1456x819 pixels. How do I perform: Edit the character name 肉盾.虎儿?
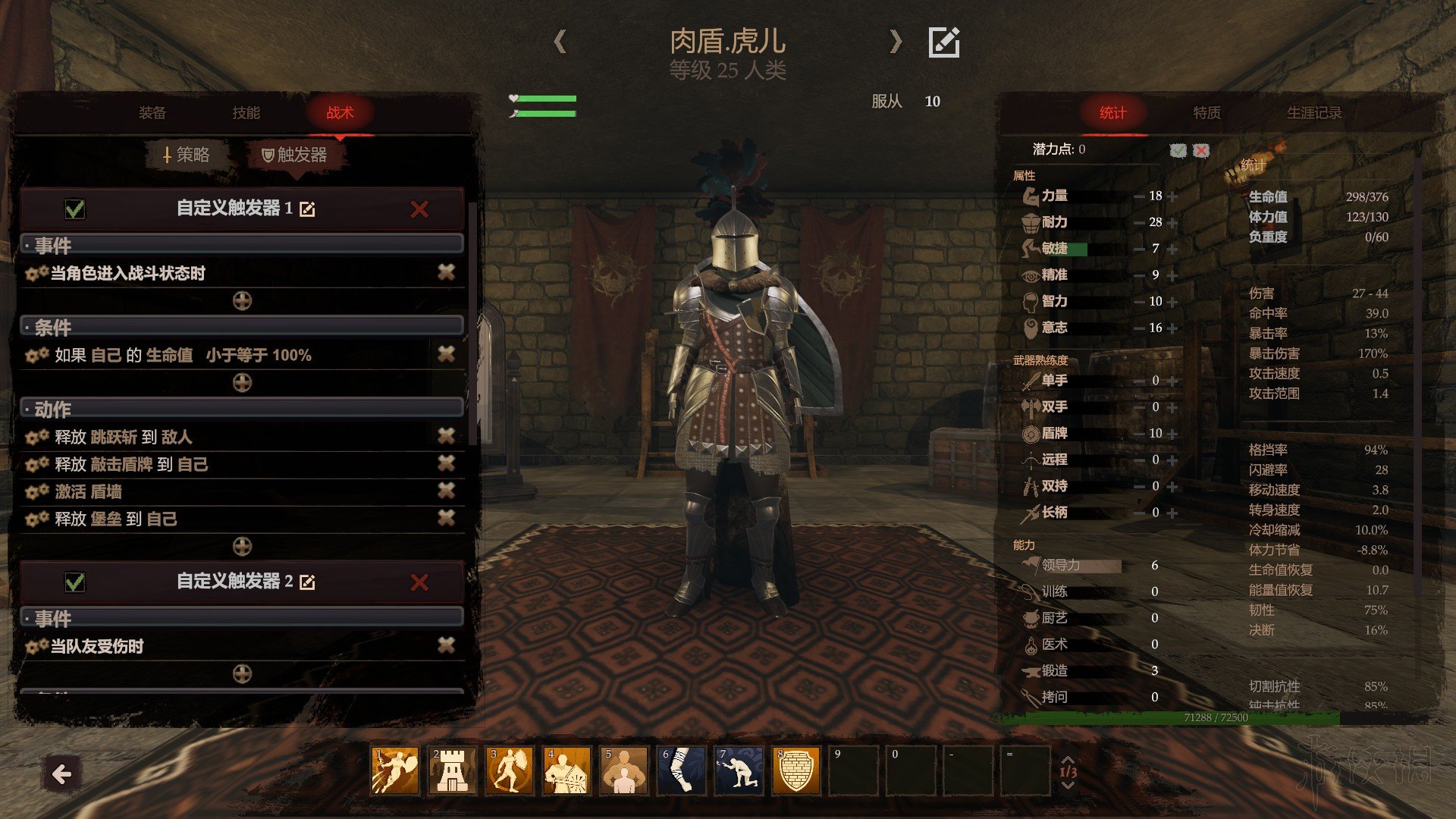point(944,42)
